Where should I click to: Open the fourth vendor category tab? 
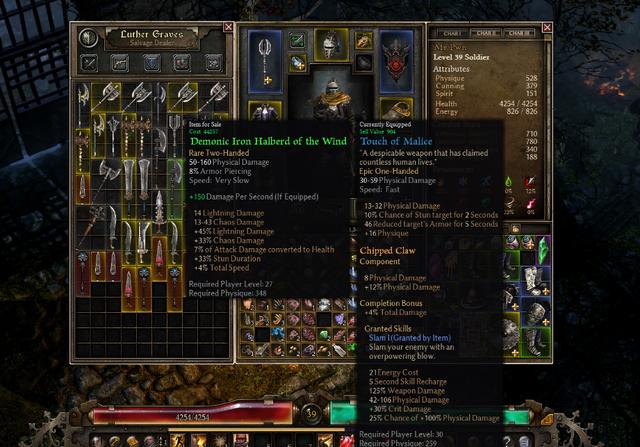point(182,63)
